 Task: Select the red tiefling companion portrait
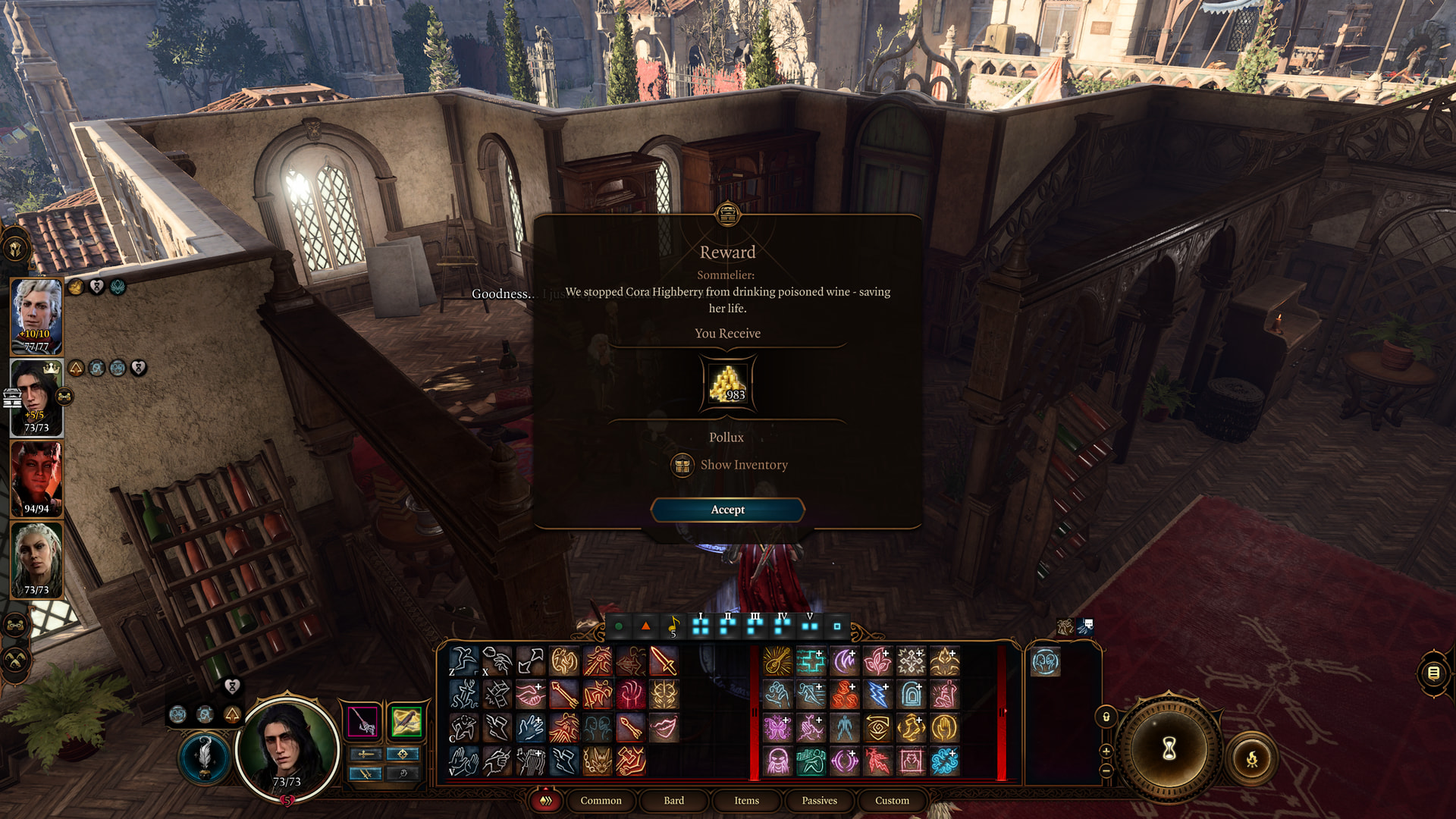pos(36,478)
